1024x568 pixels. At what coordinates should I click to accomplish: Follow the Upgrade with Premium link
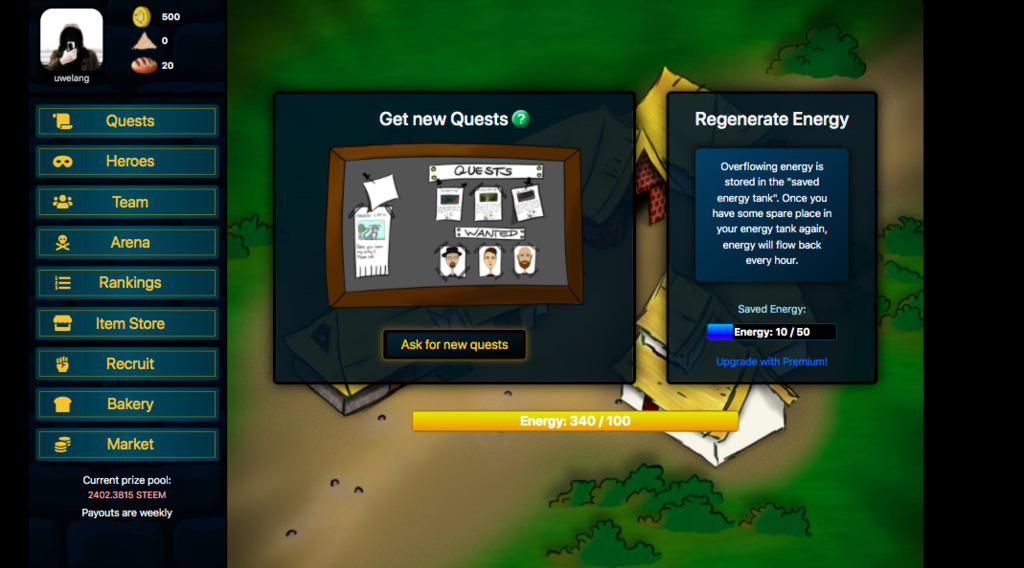(771, 362)
